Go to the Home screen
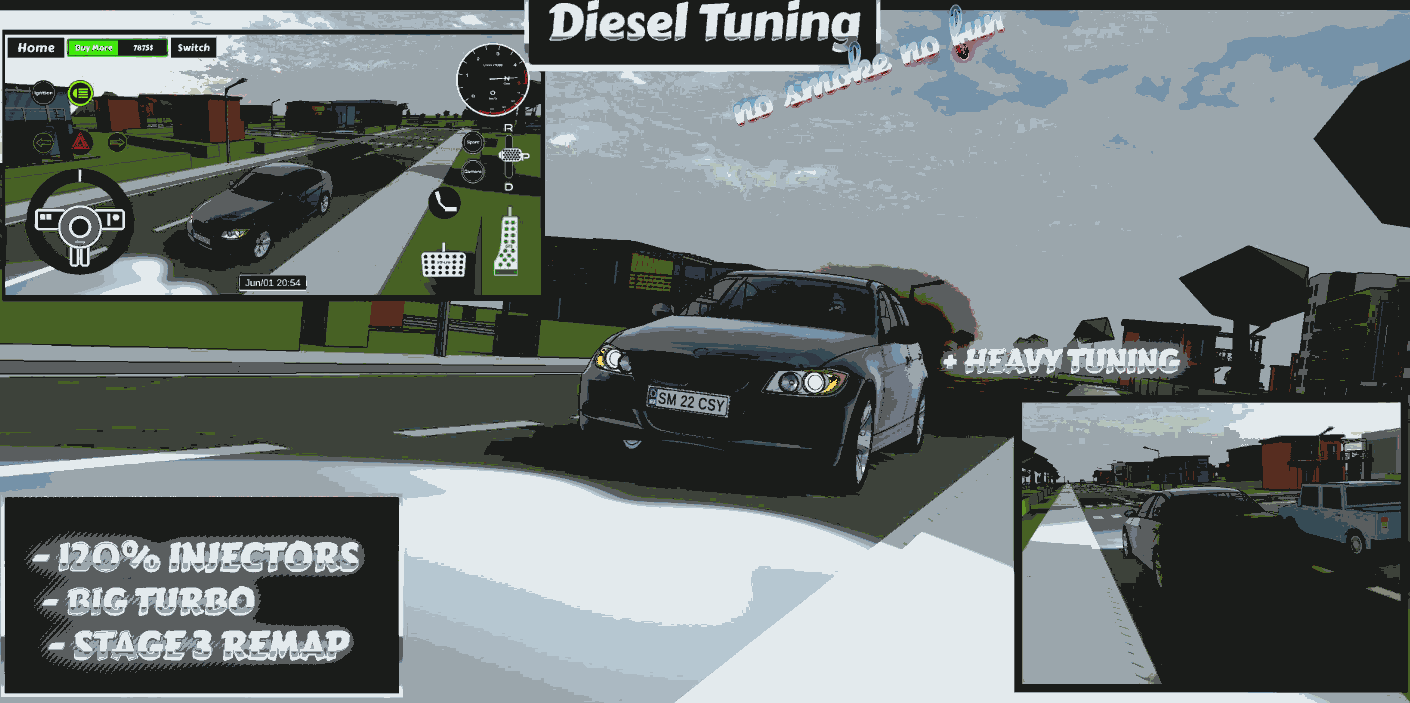The image size is (1410, 703). coord(36,48)
